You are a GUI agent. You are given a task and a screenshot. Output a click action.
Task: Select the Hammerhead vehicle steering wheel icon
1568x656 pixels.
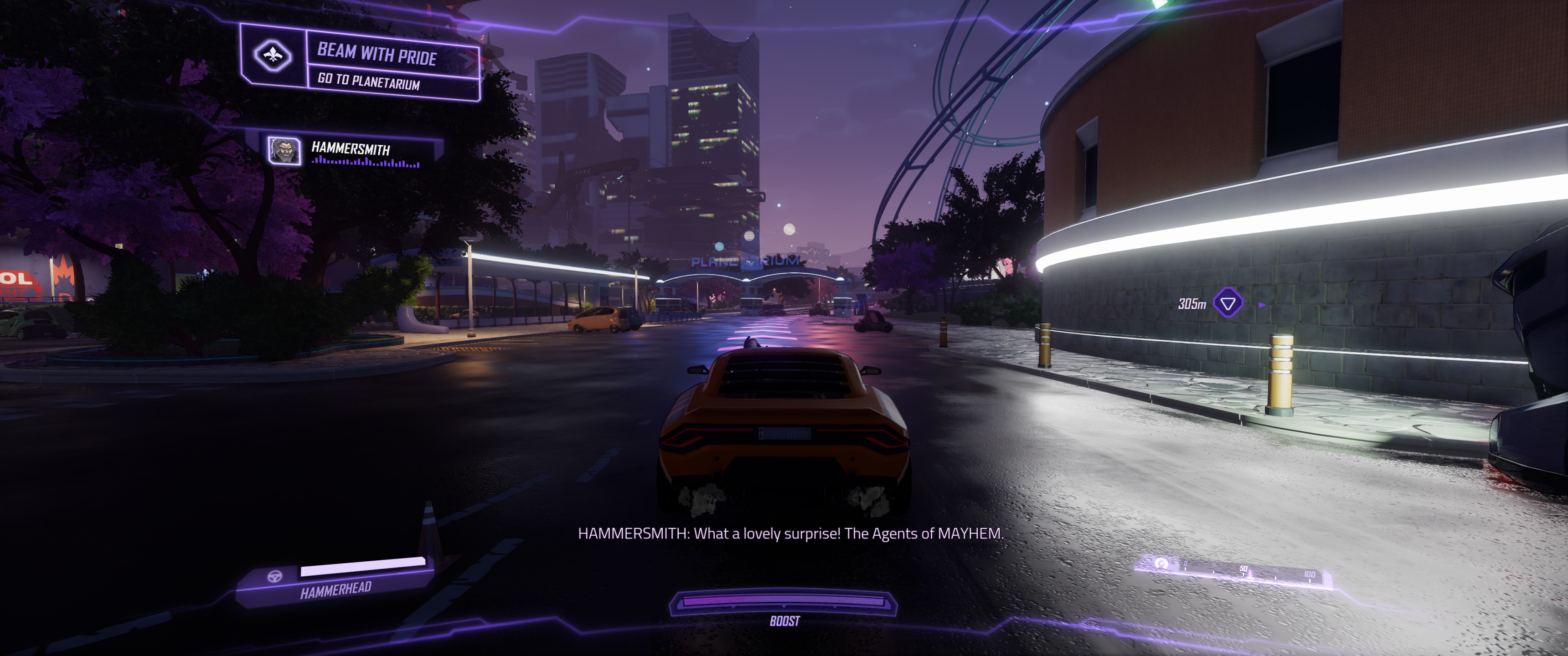[275, 576]
